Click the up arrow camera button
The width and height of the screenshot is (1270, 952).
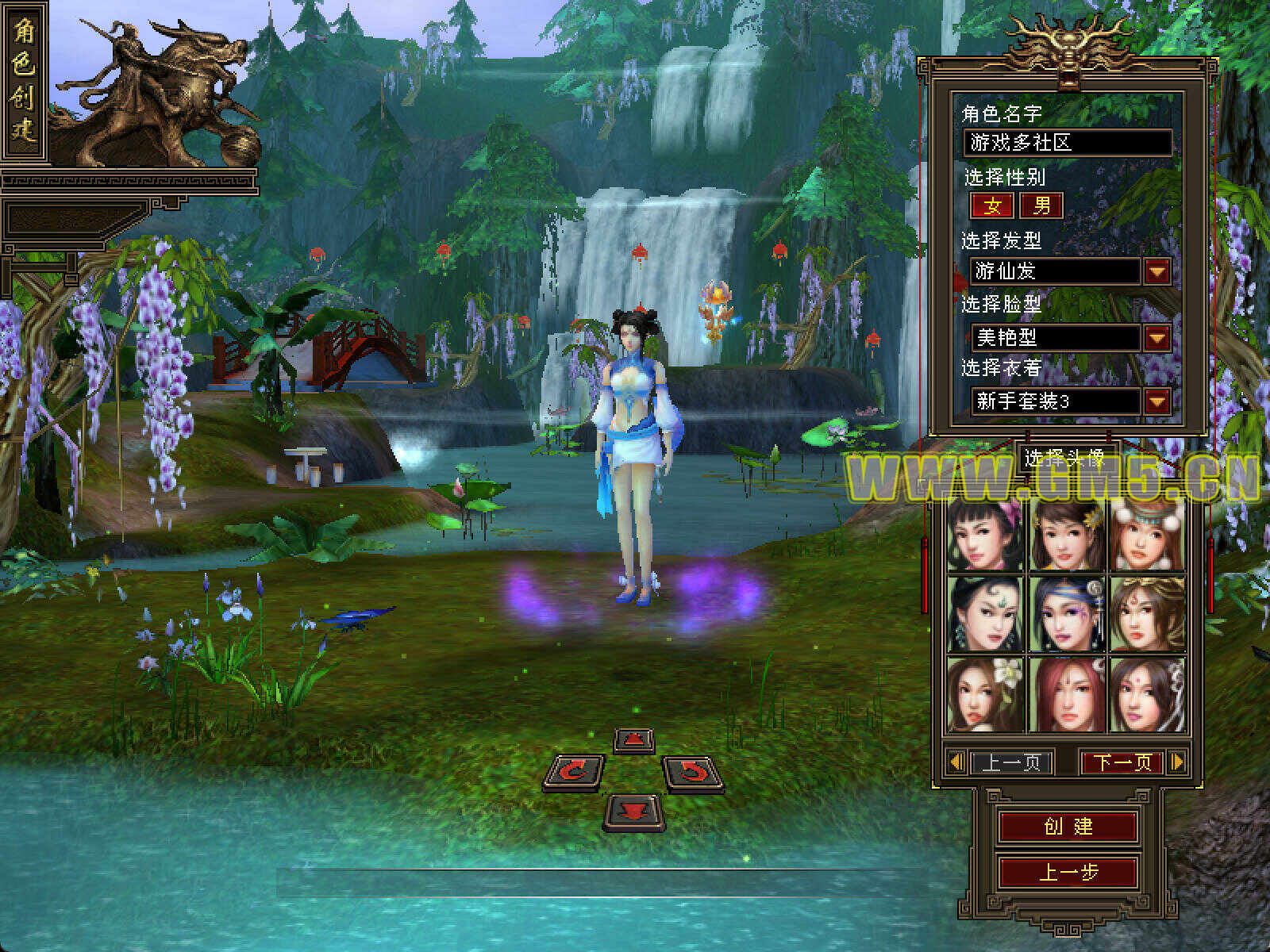633,740
